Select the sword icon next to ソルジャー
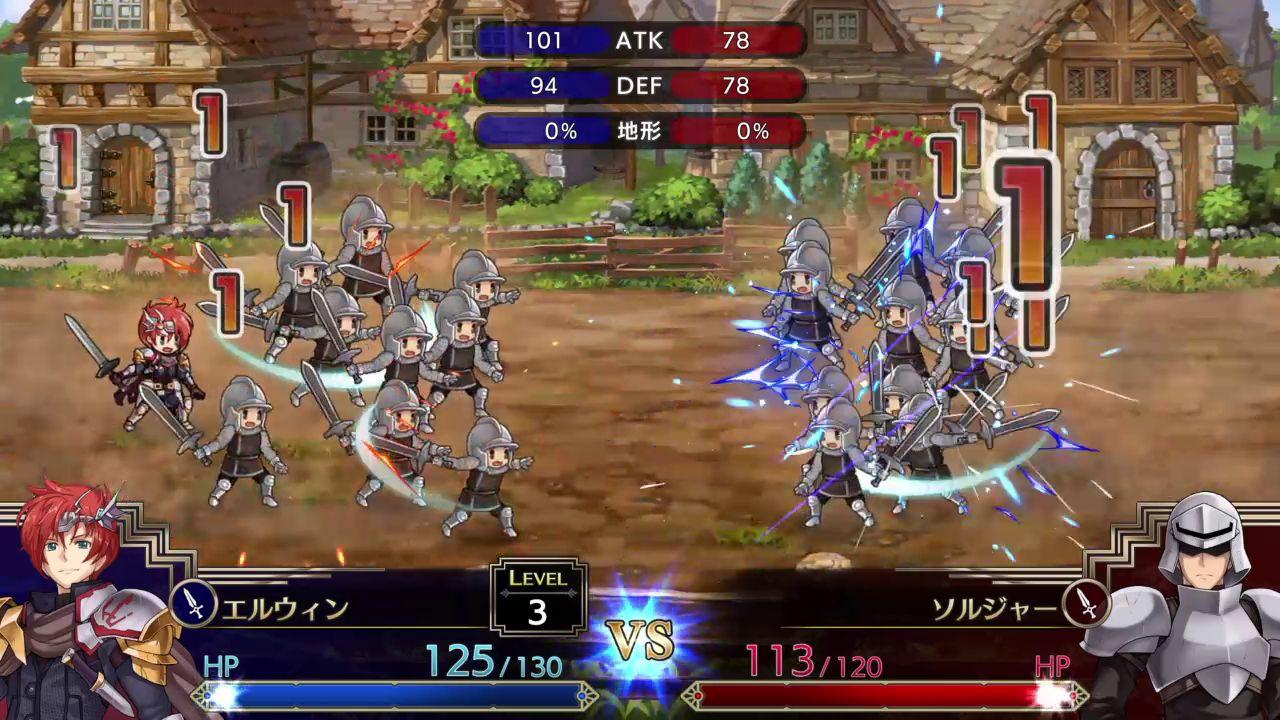The height and width of the screenshot is (720, 1280). pyautogui.click(x=1085, y=603)
